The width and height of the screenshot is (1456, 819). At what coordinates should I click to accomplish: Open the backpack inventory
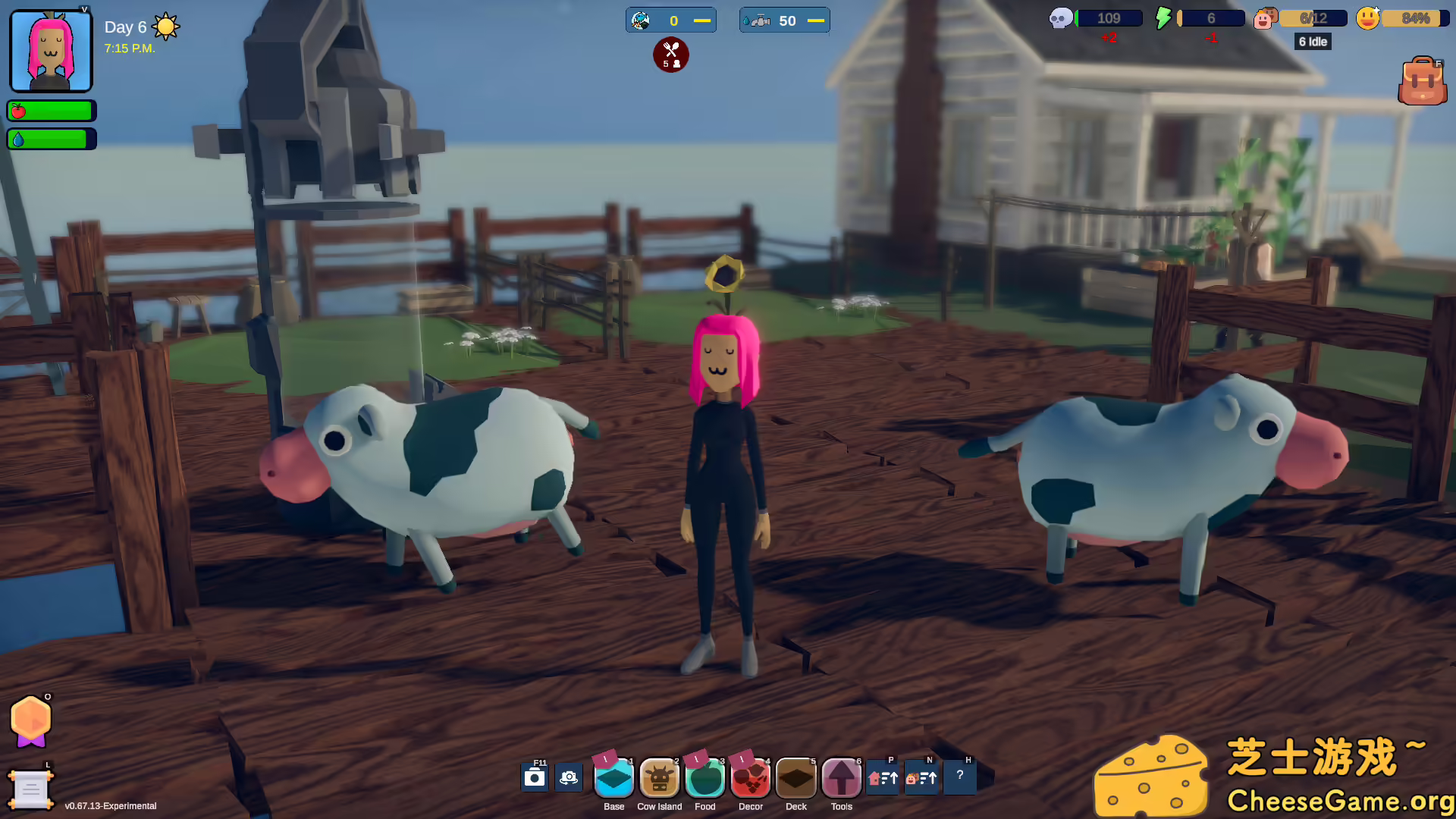click(x=1422, y=81)
